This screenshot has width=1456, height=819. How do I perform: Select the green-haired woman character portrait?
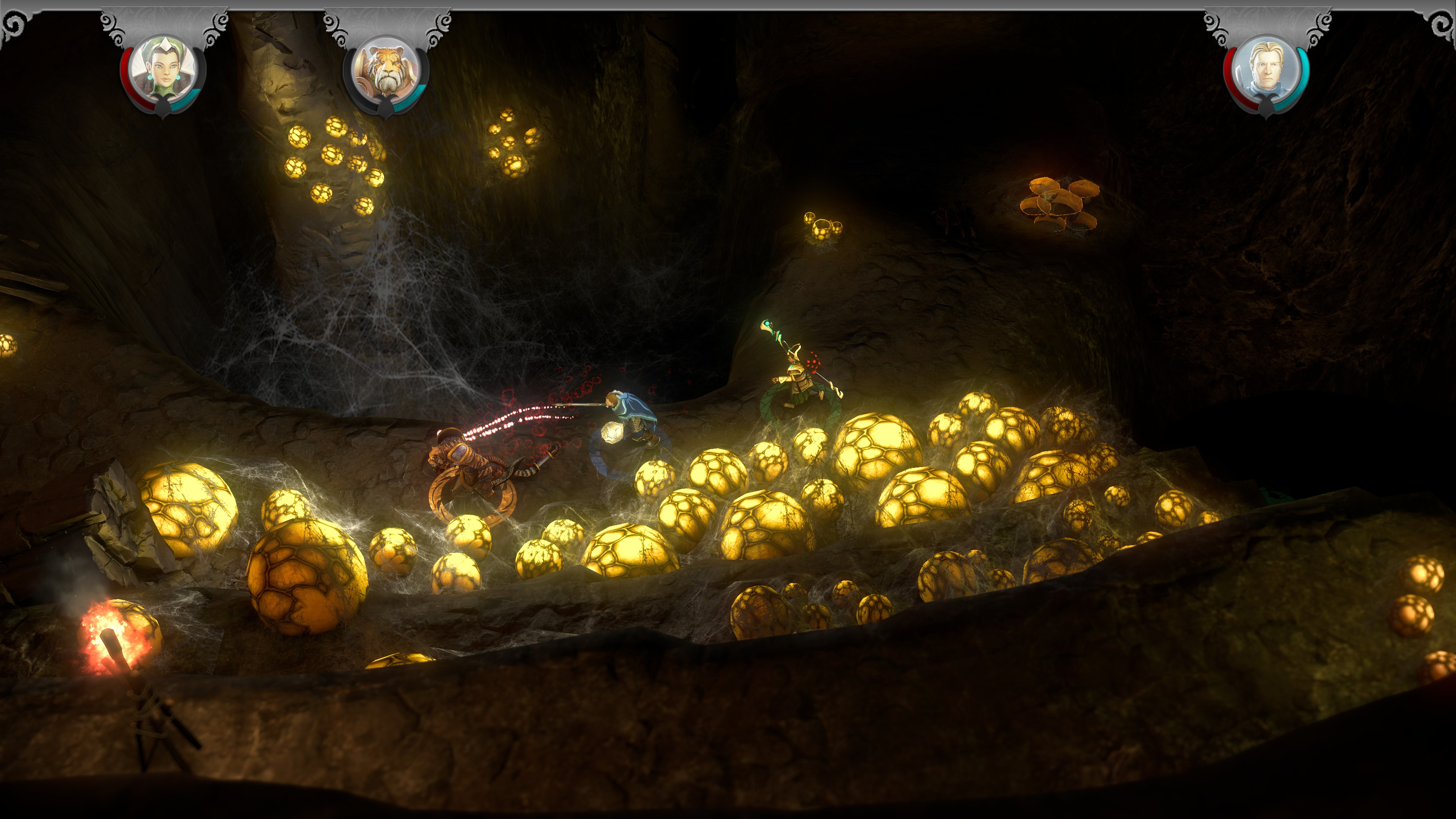point(163,71)
